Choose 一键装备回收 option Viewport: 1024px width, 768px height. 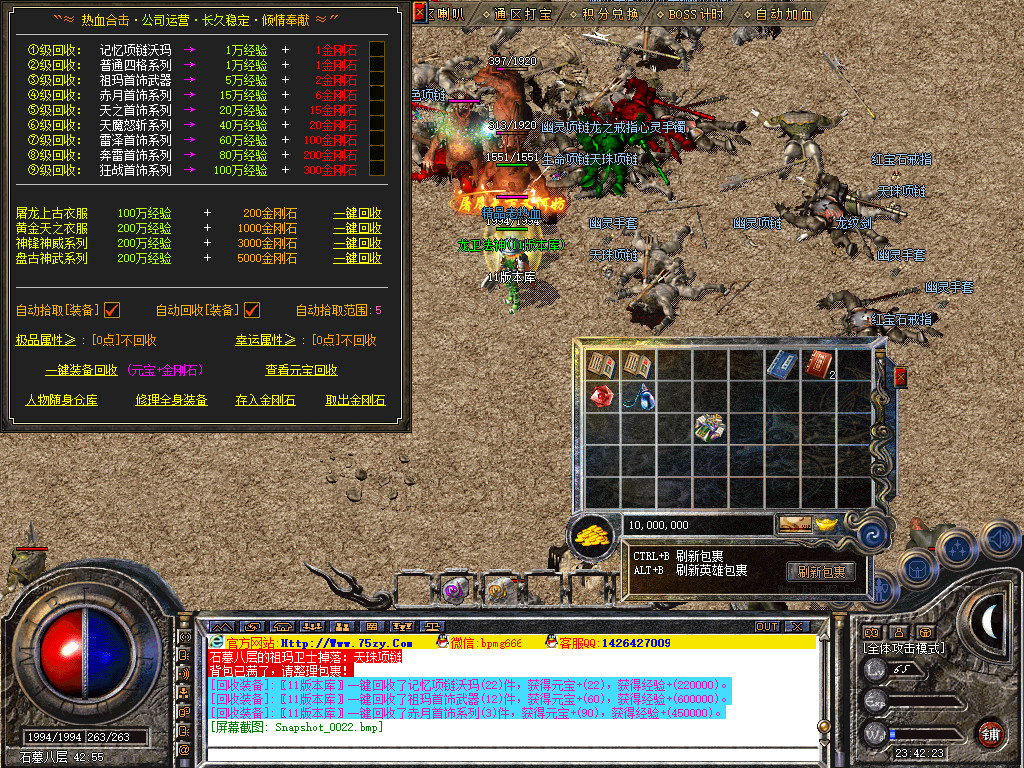pos(81,370)
